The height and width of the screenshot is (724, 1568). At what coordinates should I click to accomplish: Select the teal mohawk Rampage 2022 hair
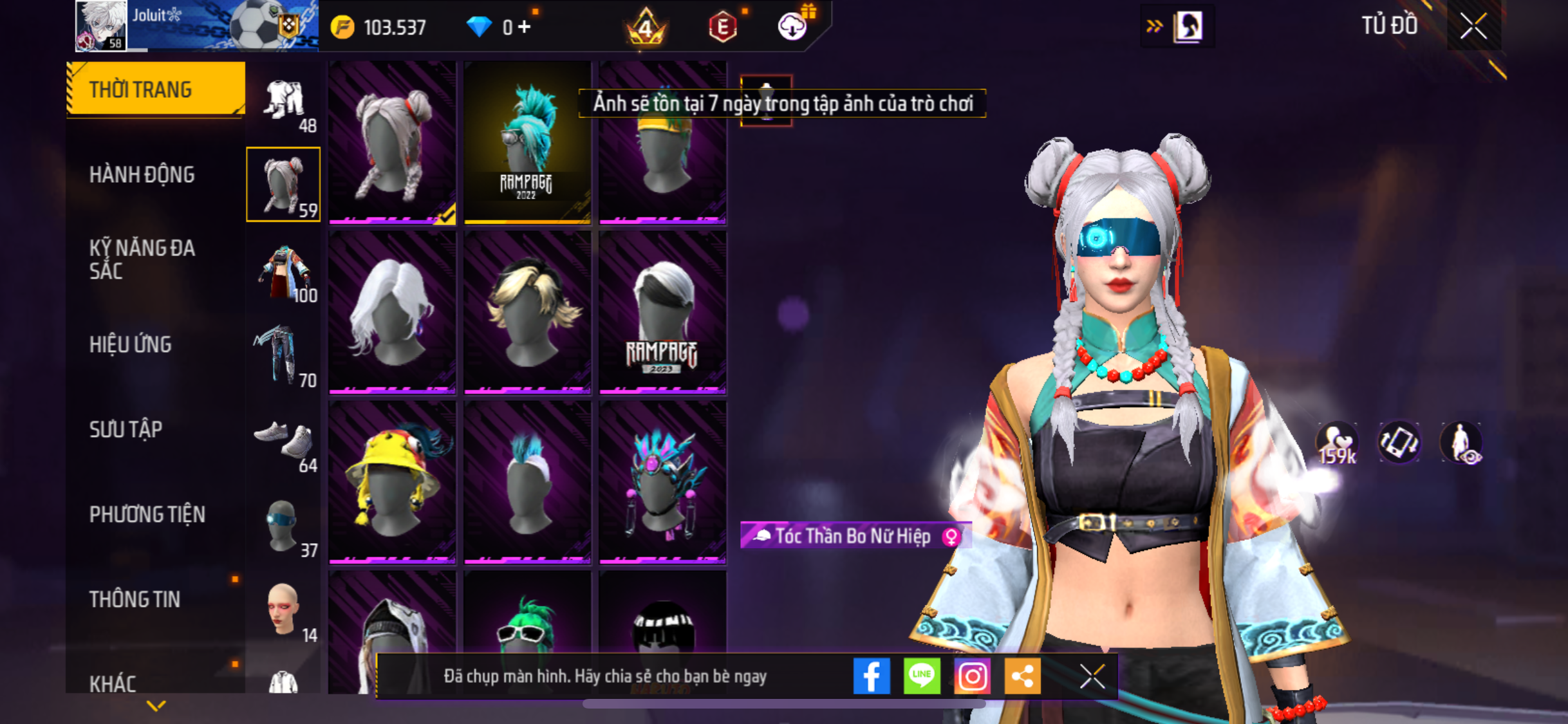[527, 142]
